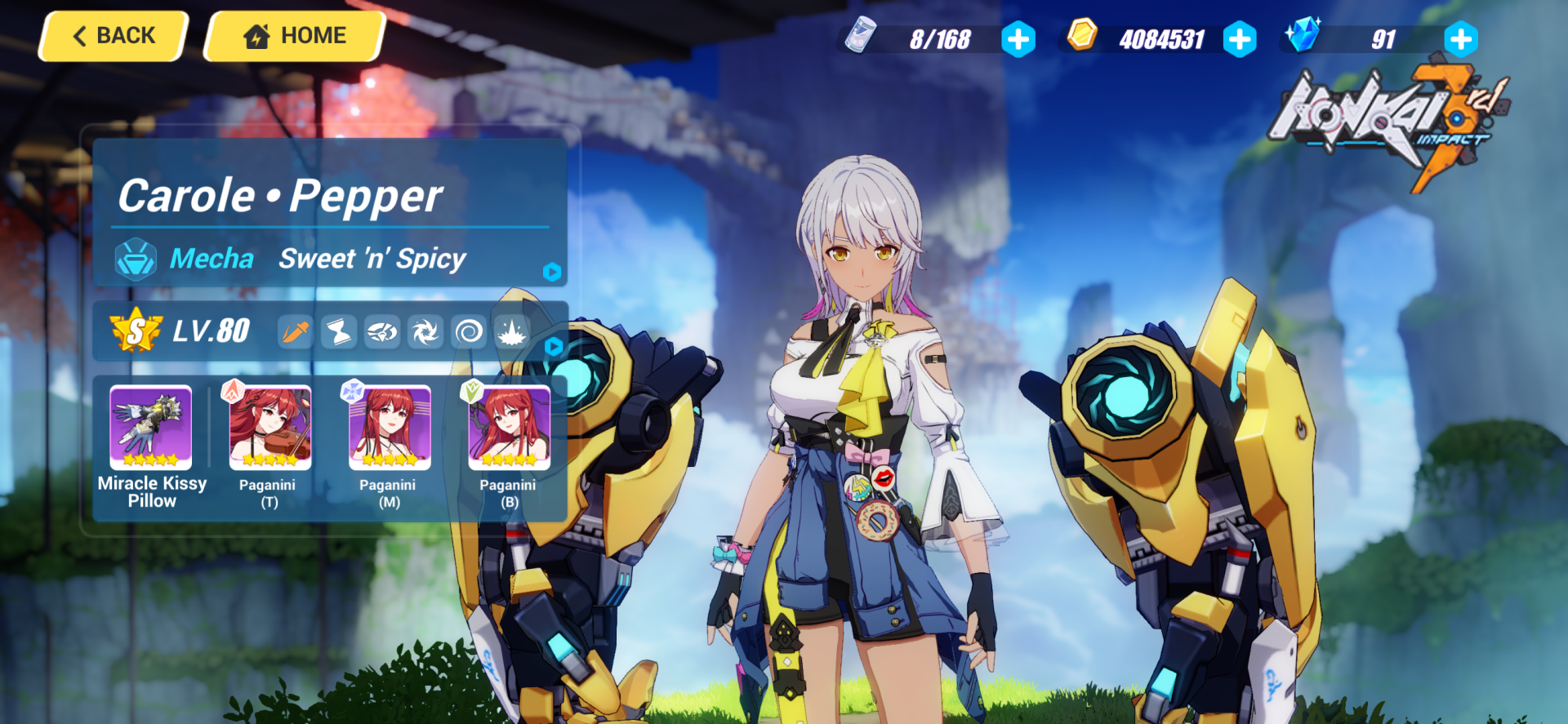The image size is (1568, 724).
Task: Select the explosion burst skill icon
Action: (x=512, y=332)
